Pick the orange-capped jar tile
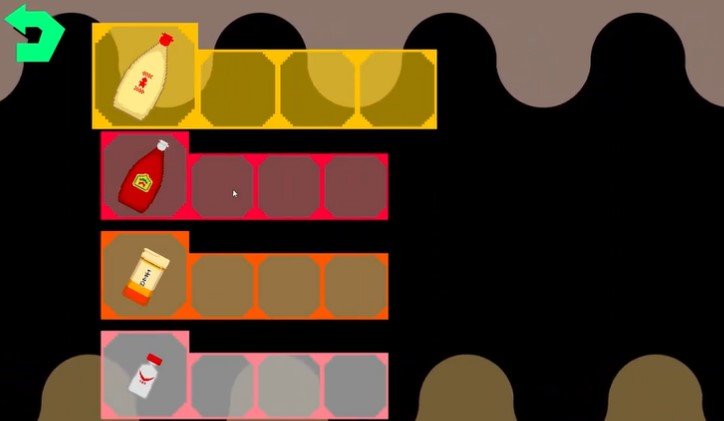The image size is (724, 421). pos(145,275)
